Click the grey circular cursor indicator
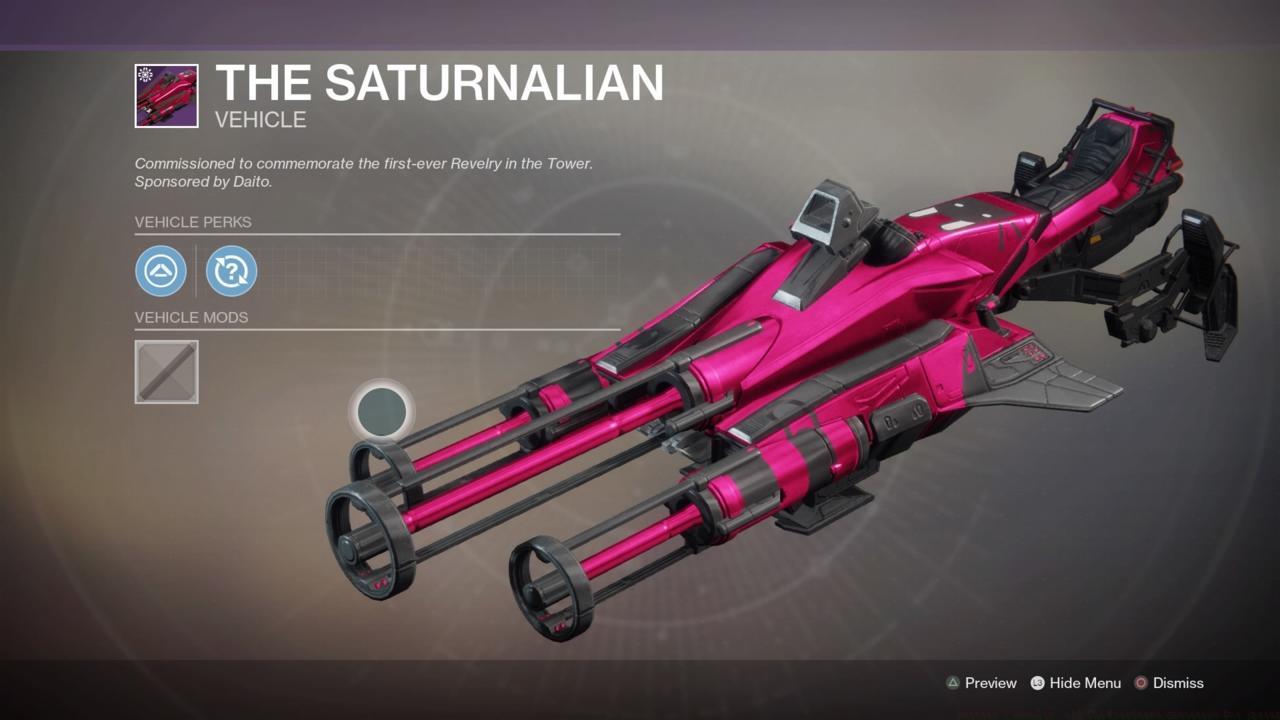 381,411
